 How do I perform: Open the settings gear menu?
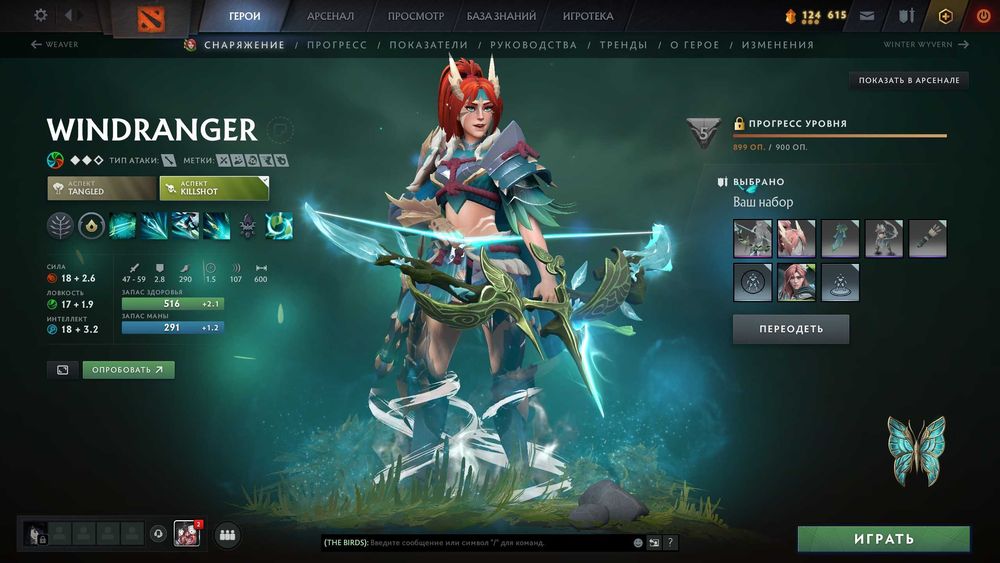click(41, 16)
